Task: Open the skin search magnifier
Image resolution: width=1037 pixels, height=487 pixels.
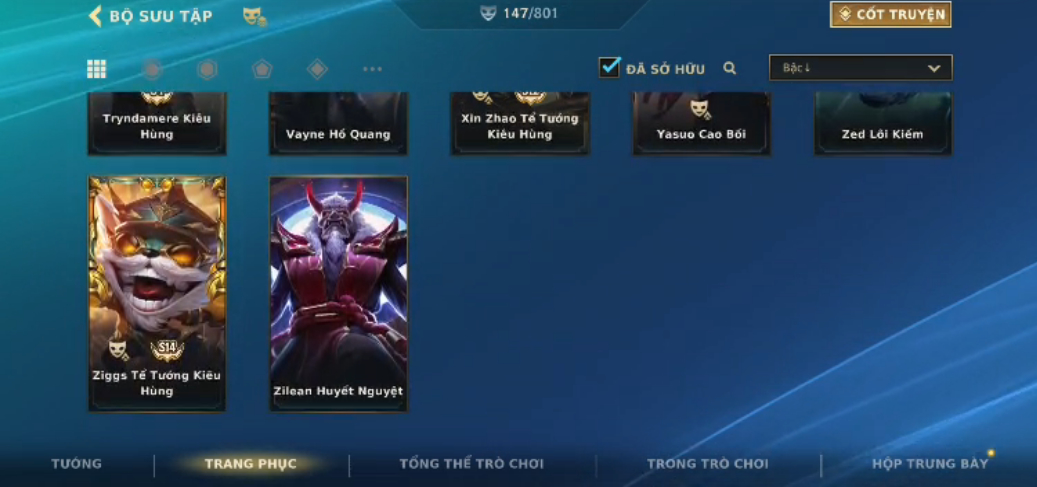Action: [730, 68]
